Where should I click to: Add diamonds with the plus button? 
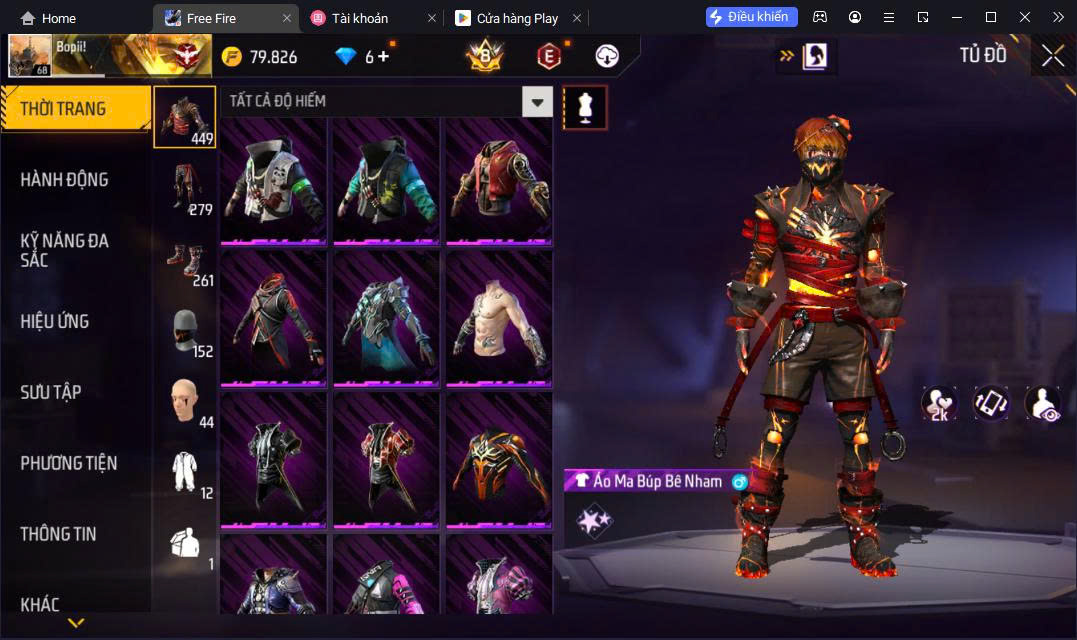coord(383,57)
